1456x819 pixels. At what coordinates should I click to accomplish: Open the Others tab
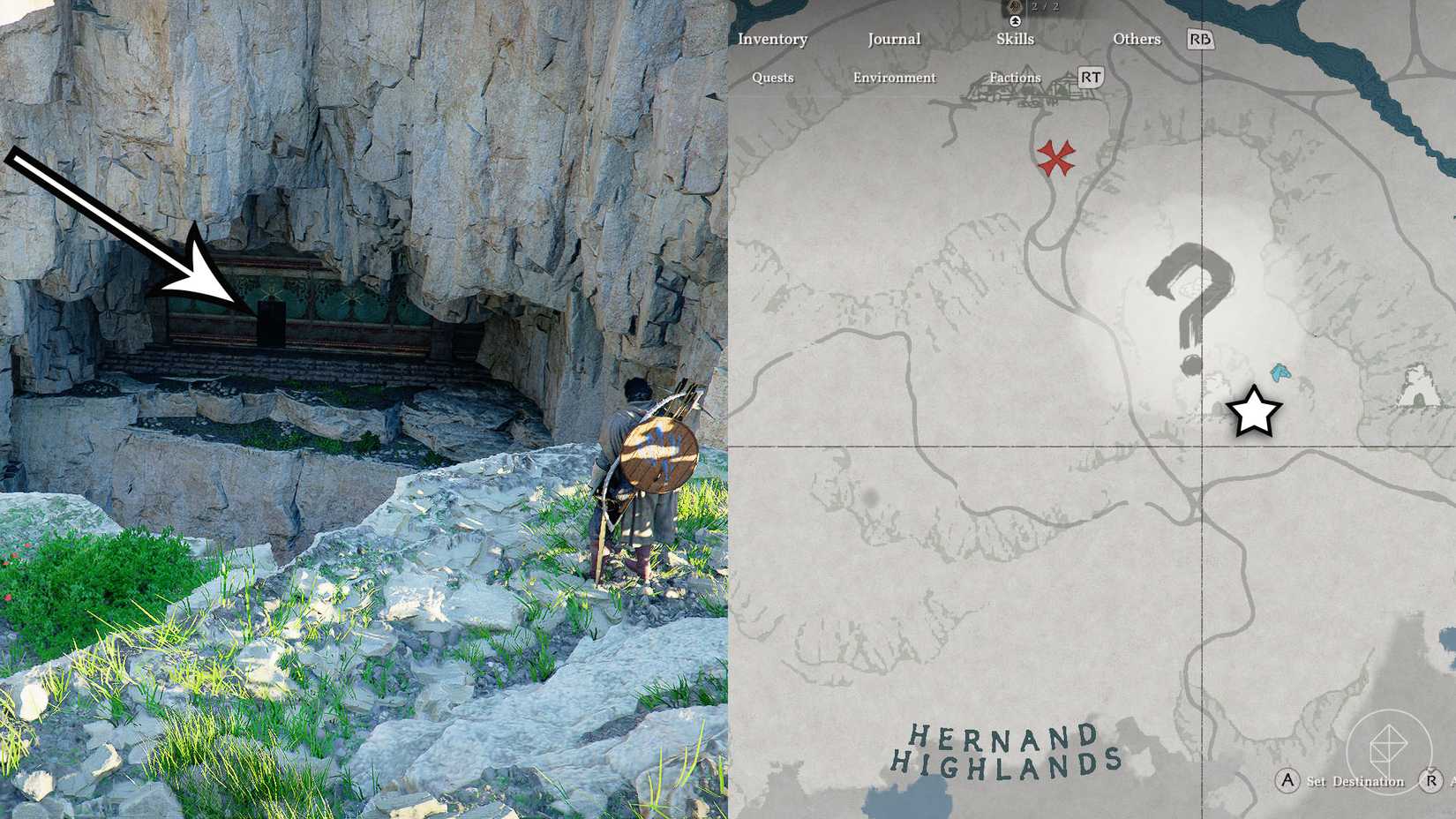(1137, 39)
